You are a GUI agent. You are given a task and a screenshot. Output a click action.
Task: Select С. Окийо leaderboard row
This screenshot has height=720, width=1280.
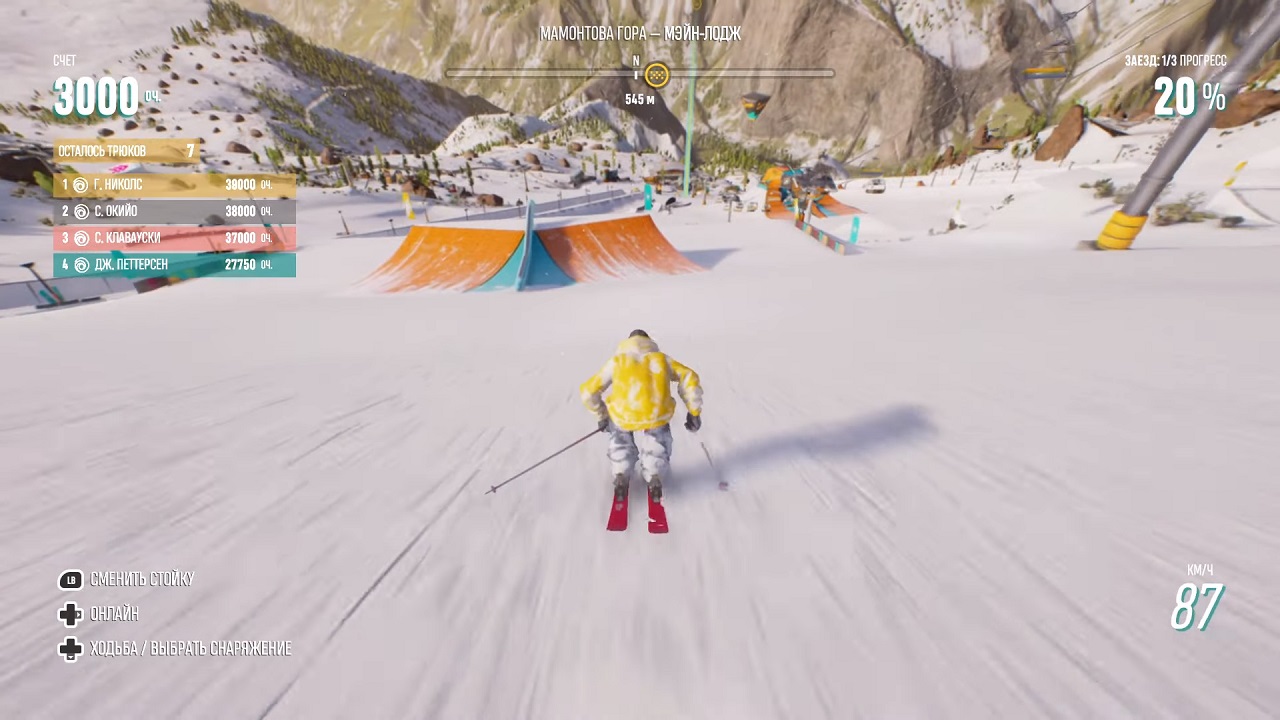tap(174, 212)
